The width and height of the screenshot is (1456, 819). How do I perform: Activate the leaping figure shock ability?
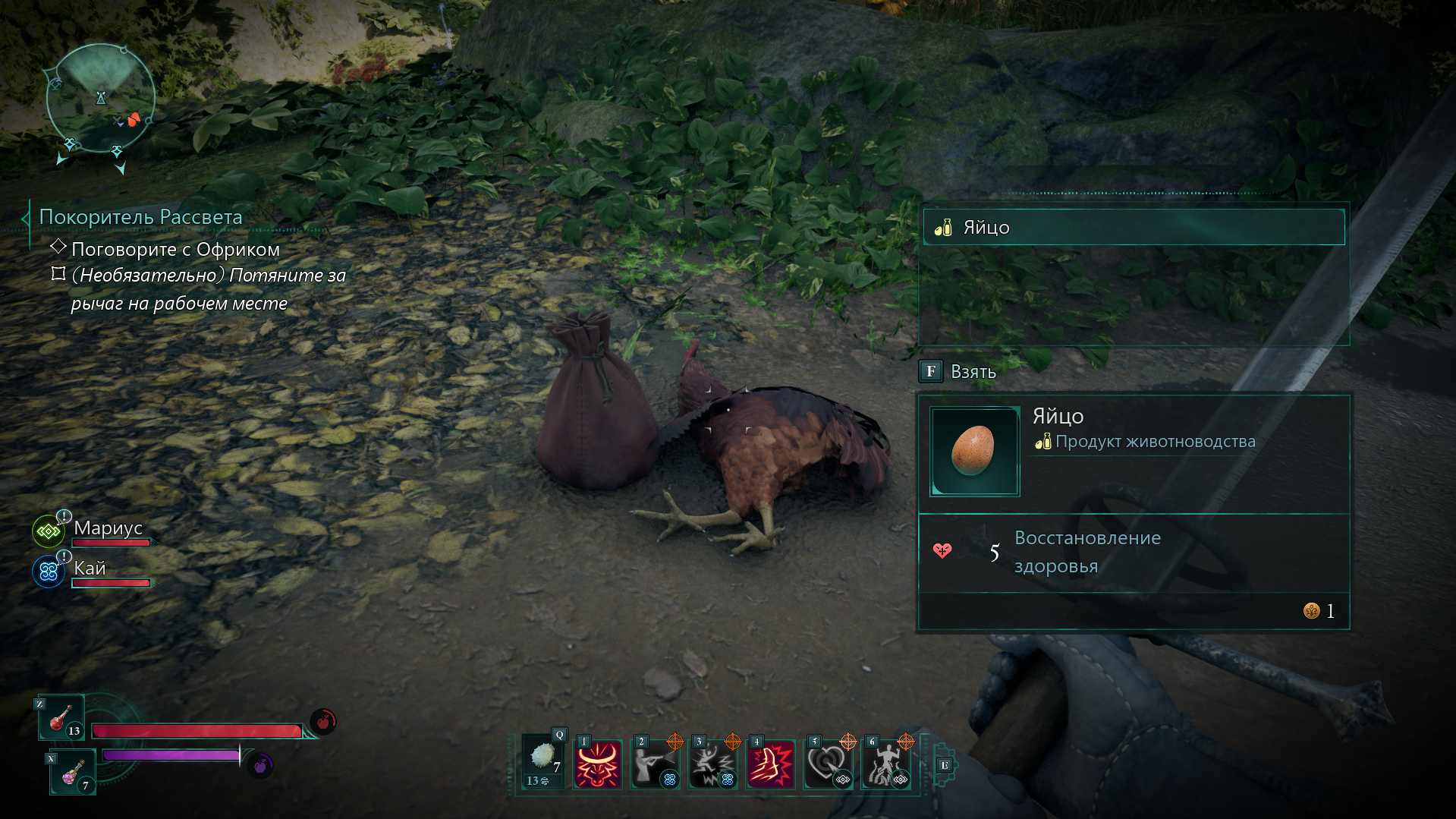pos(712,764)
